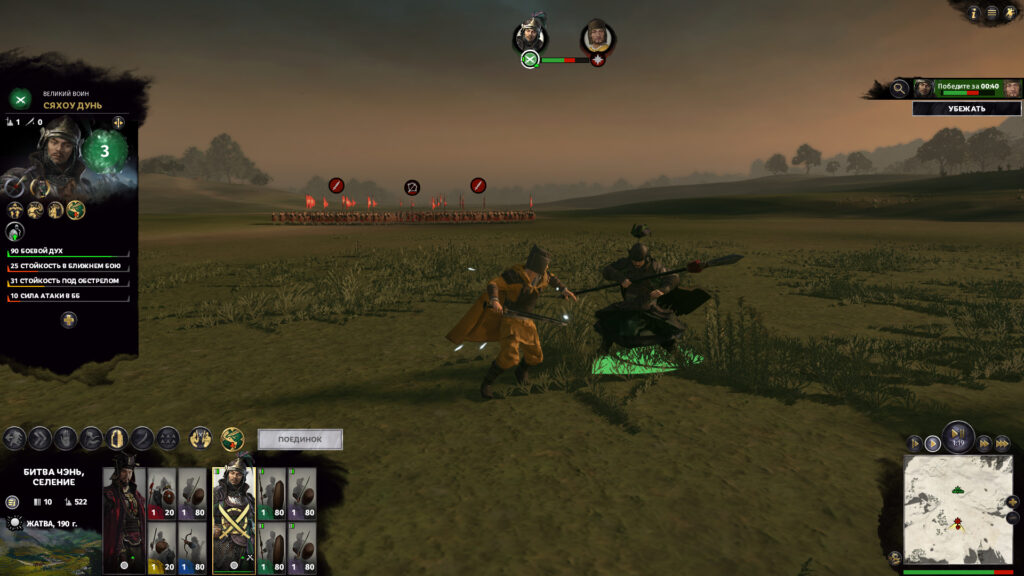Viewport: 1024px width, 576px height.
Task: Activate the double chevron run toggle
Action: pyautogui.click(x=40, y=438)
